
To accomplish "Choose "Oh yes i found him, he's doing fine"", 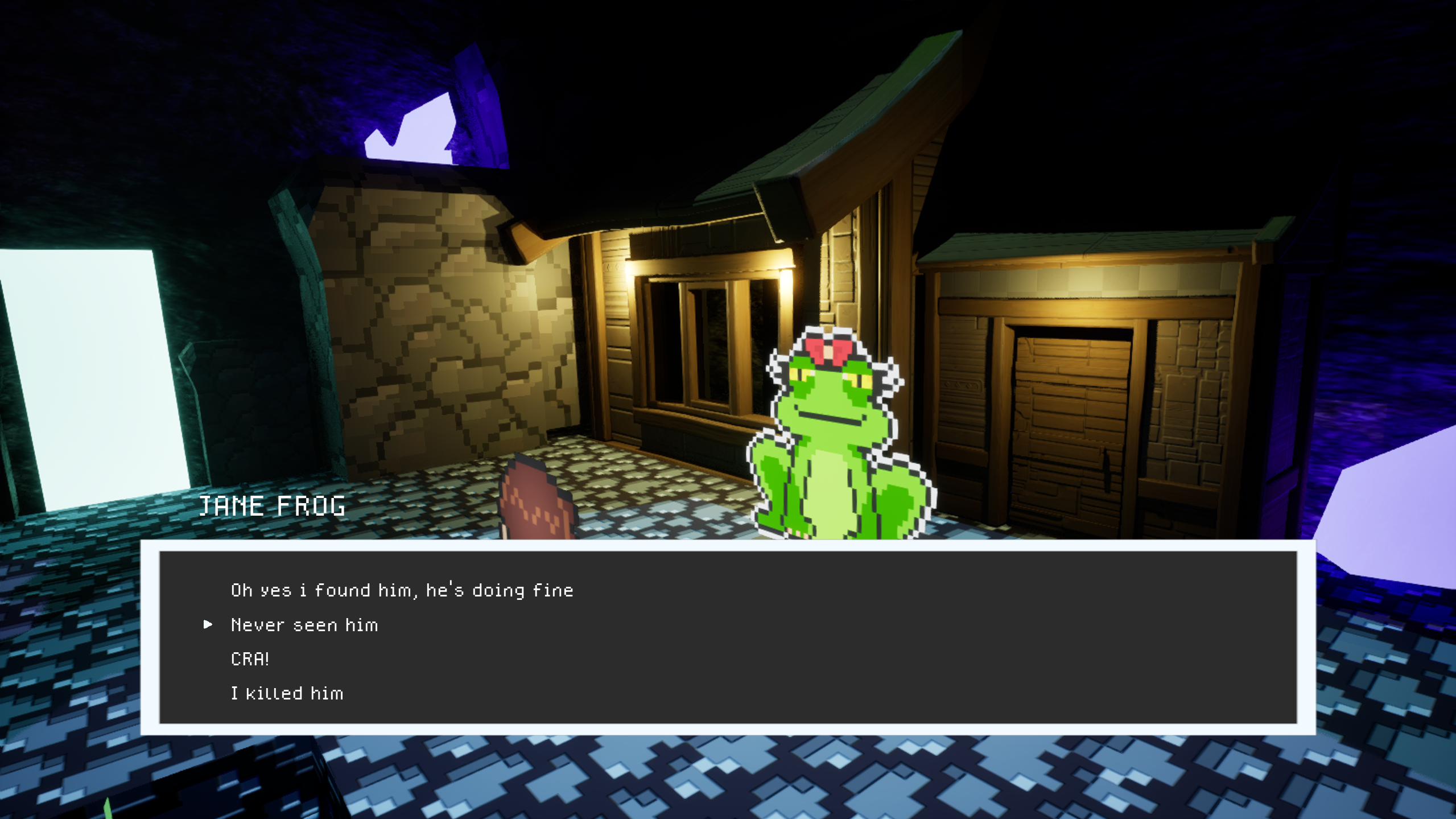I will pos(402,591).
